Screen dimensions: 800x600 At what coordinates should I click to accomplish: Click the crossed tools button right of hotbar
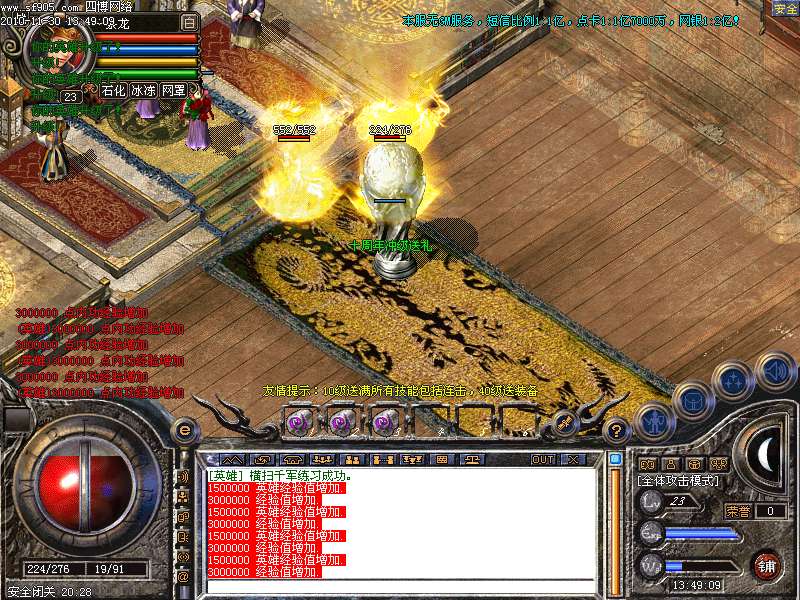pyautogui.click(x=564, y=423)
